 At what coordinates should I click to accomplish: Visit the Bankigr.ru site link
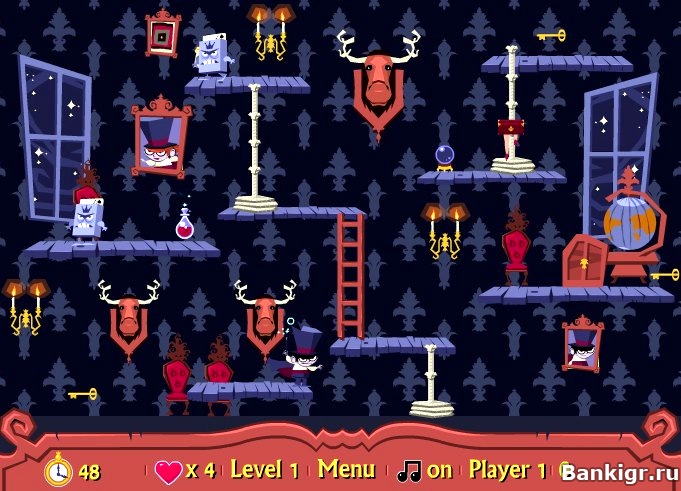618,471
